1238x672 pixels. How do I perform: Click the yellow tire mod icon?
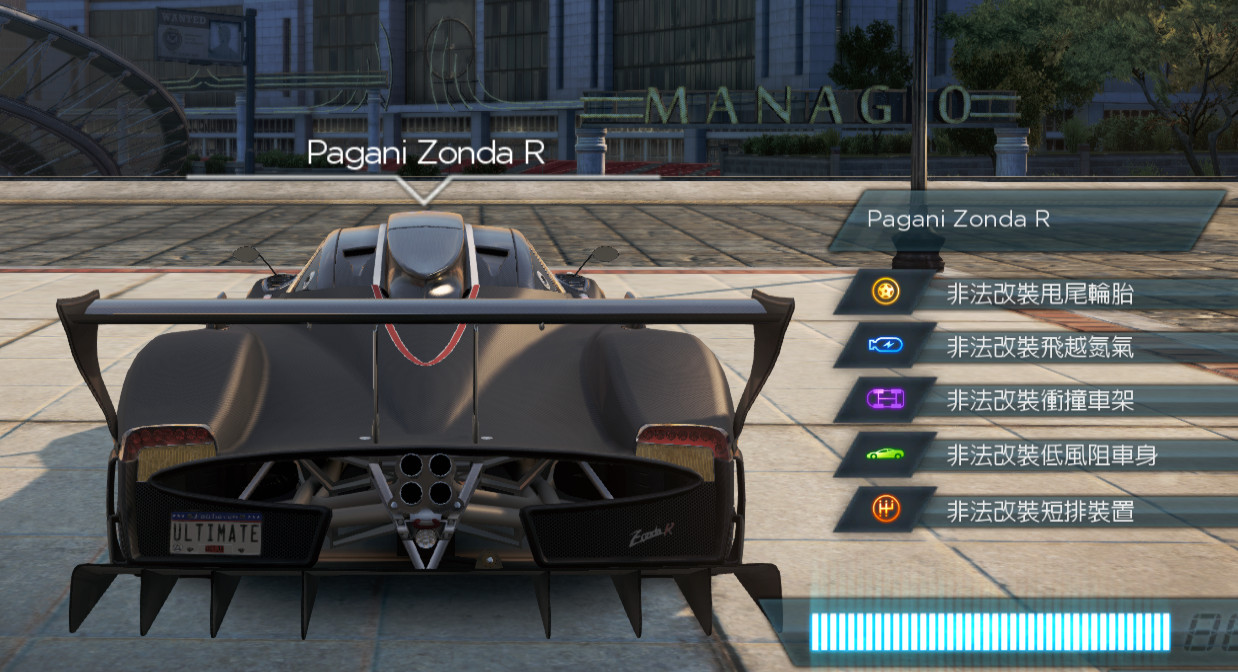(x=885, y=292)
